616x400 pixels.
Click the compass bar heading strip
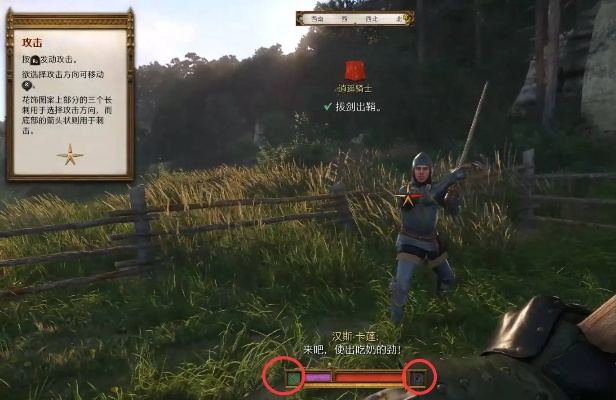coord(355,18)
